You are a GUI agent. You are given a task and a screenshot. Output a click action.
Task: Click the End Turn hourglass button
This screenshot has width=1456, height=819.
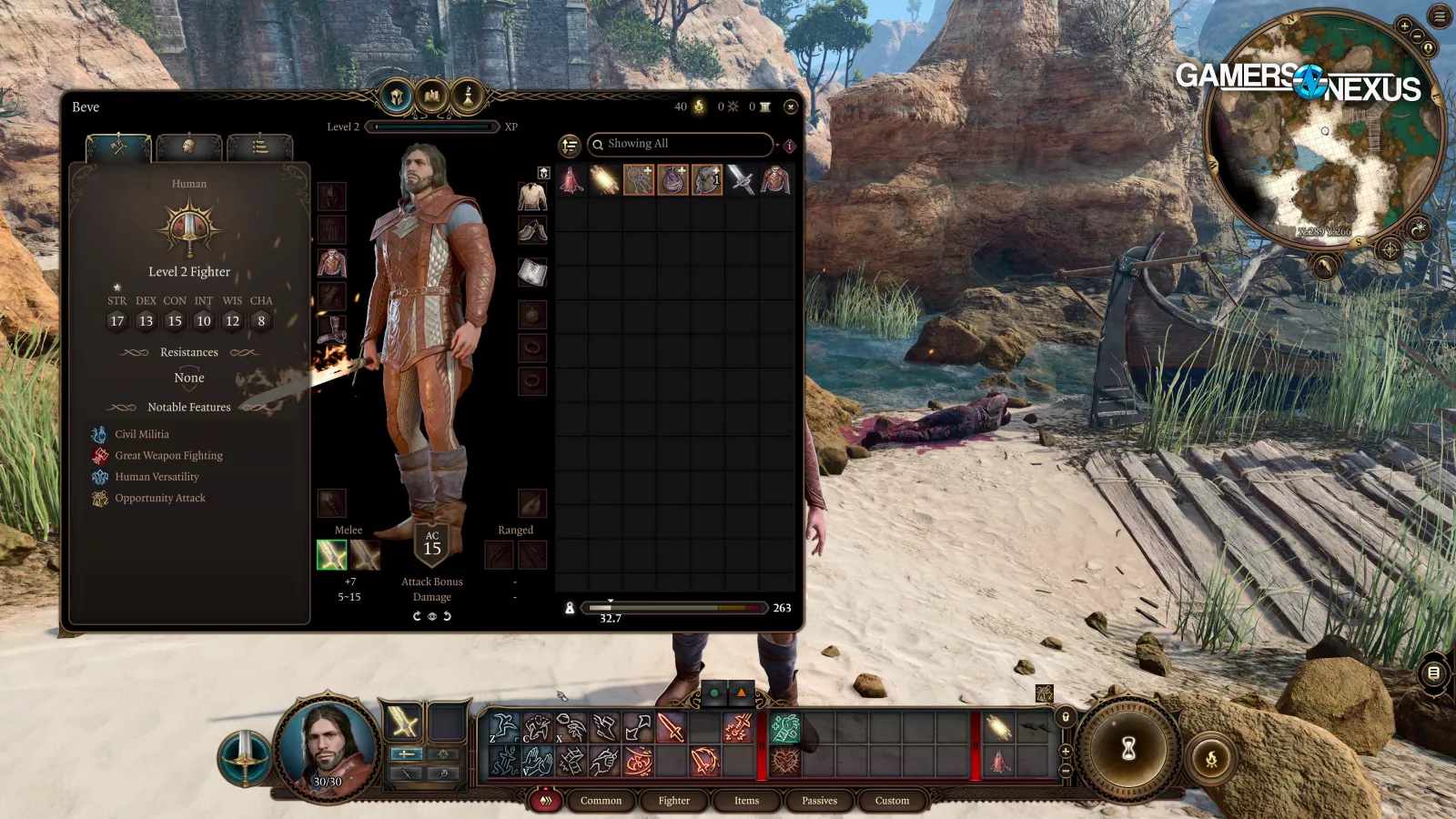[x=1128, y=749]
